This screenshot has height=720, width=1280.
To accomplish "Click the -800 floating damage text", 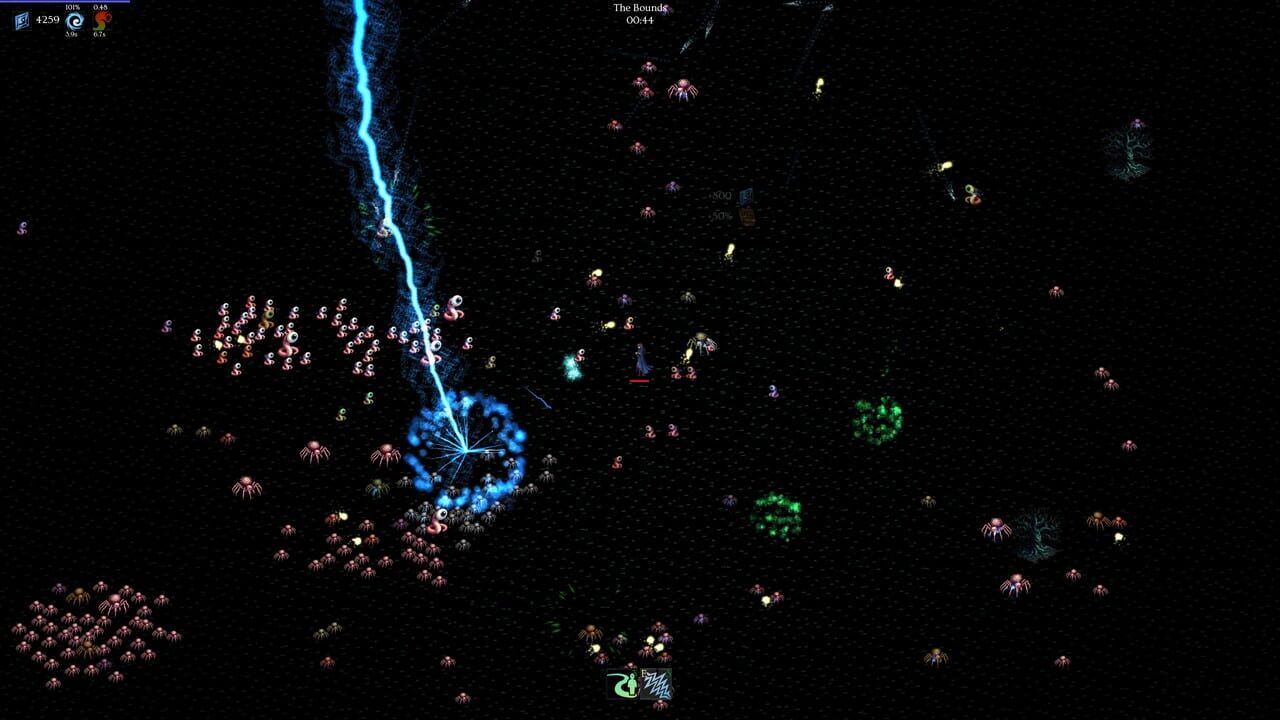I will point(722,195).
